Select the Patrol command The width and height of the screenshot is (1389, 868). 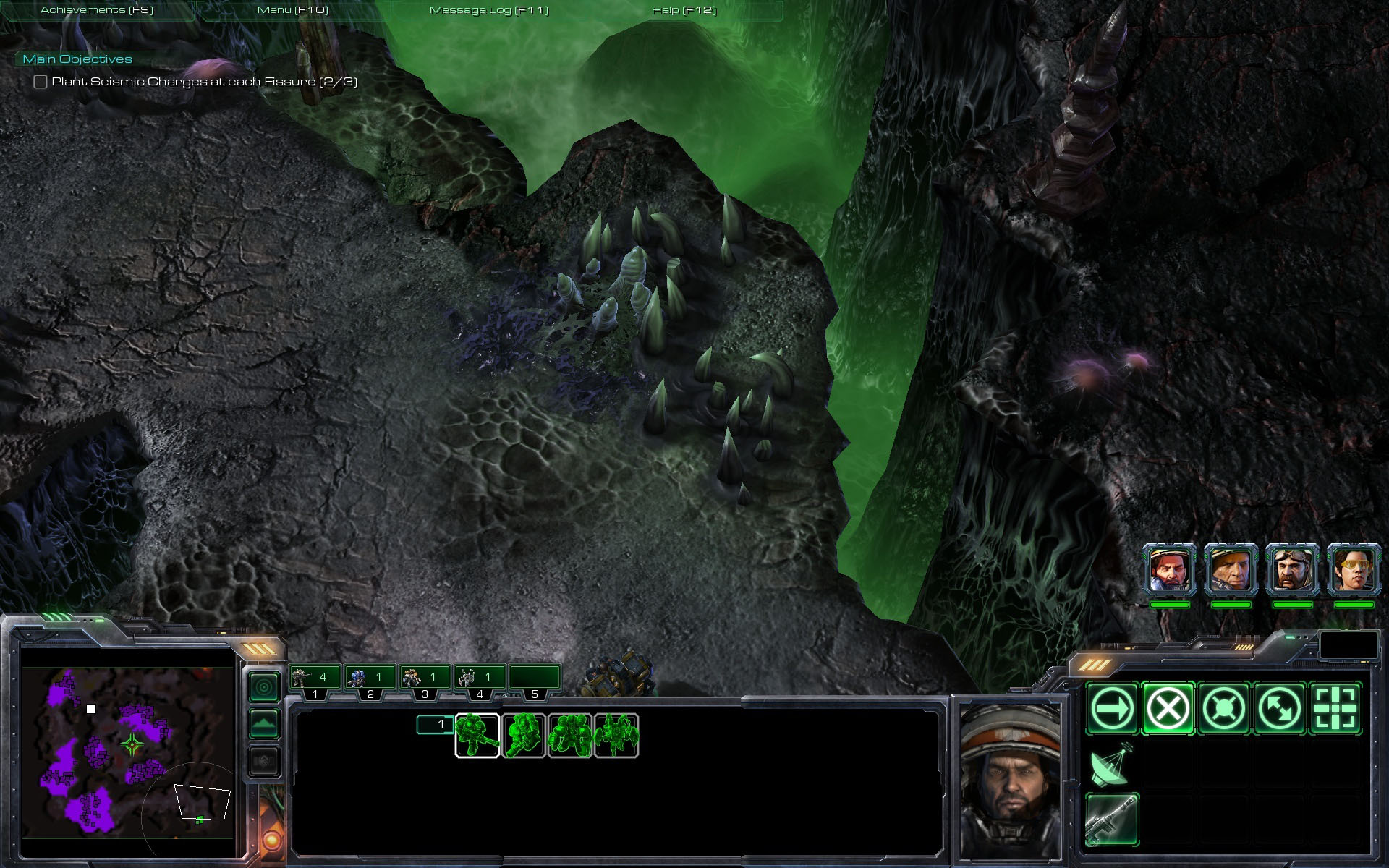[x=1279, y=709]
